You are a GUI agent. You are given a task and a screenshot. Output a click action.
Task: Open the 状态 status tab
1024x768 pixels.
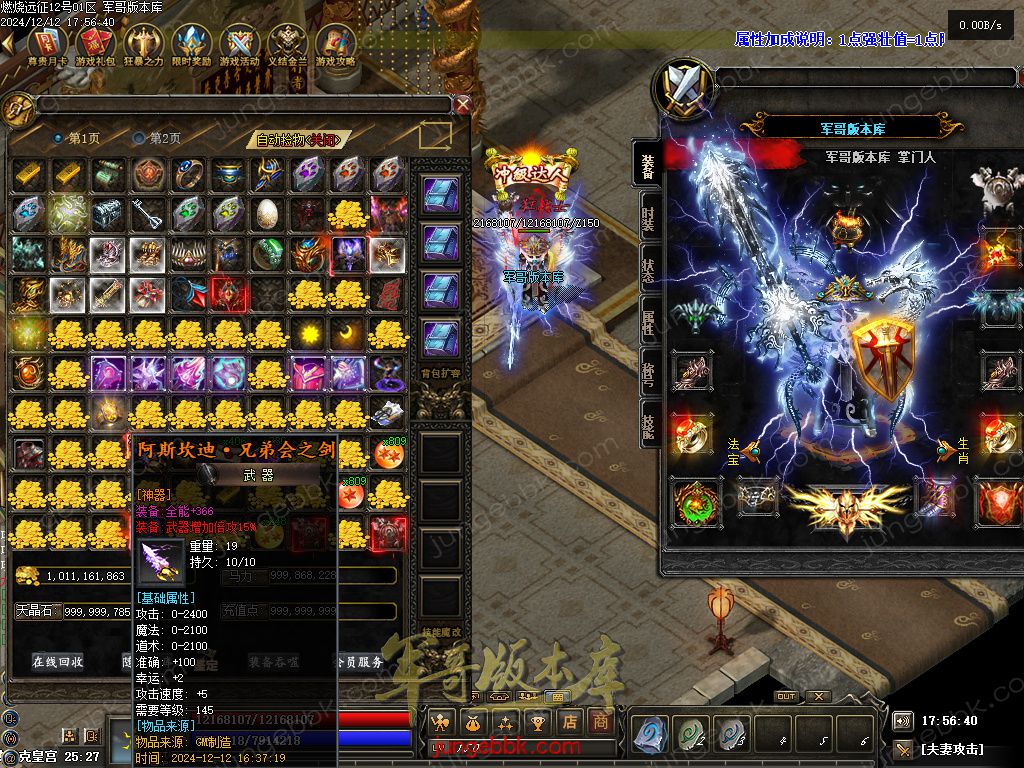click(648, 268)
